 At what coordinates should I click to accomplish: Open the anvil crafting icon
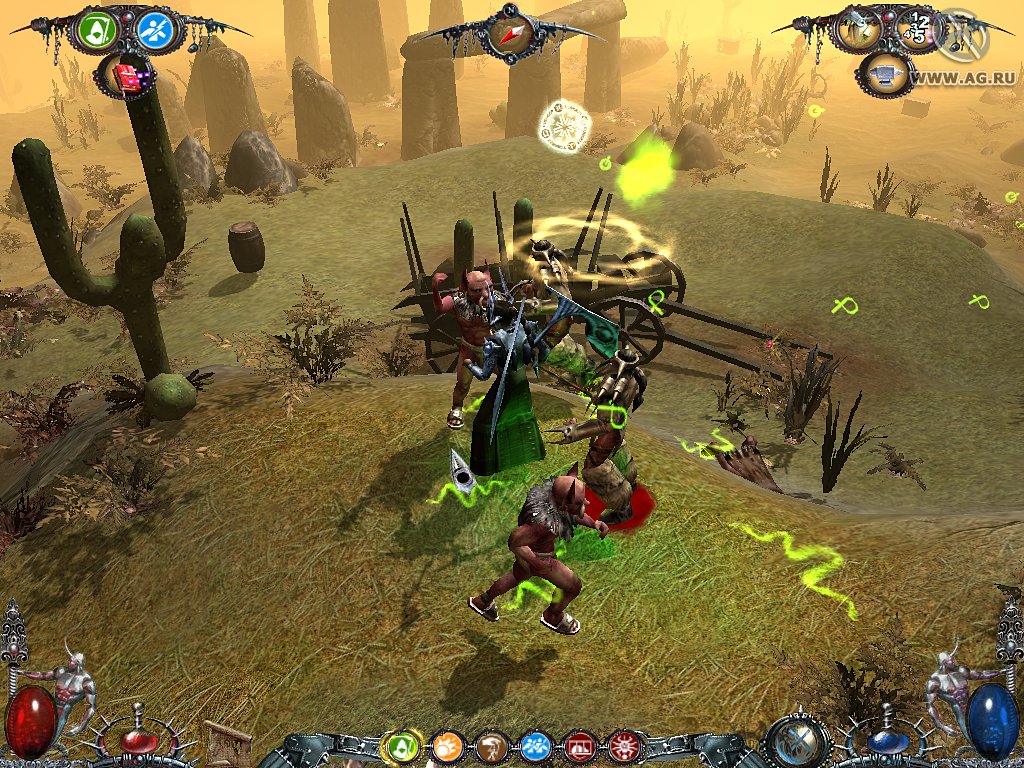pyautogui.click(x=886, y=74)
